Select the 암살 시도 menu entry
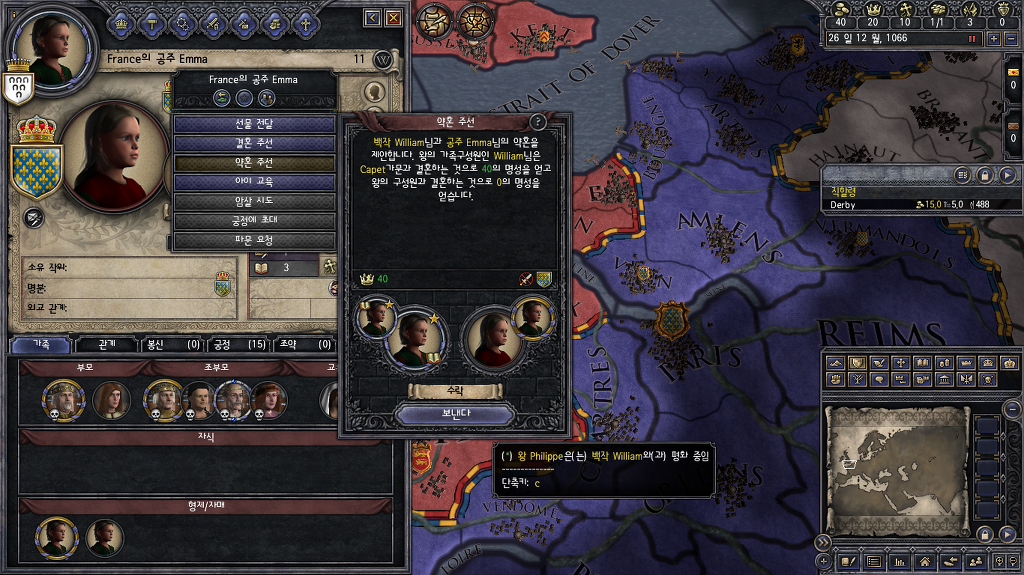Image resolution: width=1024 pixels, height=575 pixels. pos(255,201)
